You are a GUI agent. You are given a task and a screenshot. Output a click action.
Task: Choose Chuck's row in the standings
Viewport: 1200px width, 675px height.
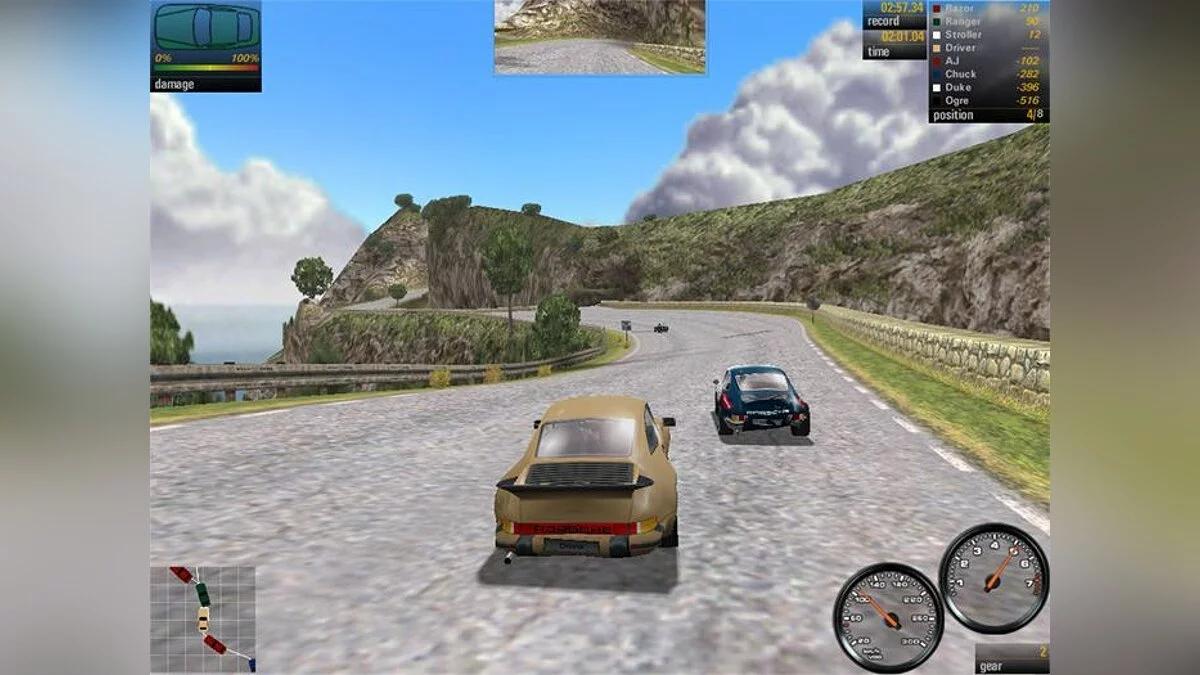coord(988,74)
